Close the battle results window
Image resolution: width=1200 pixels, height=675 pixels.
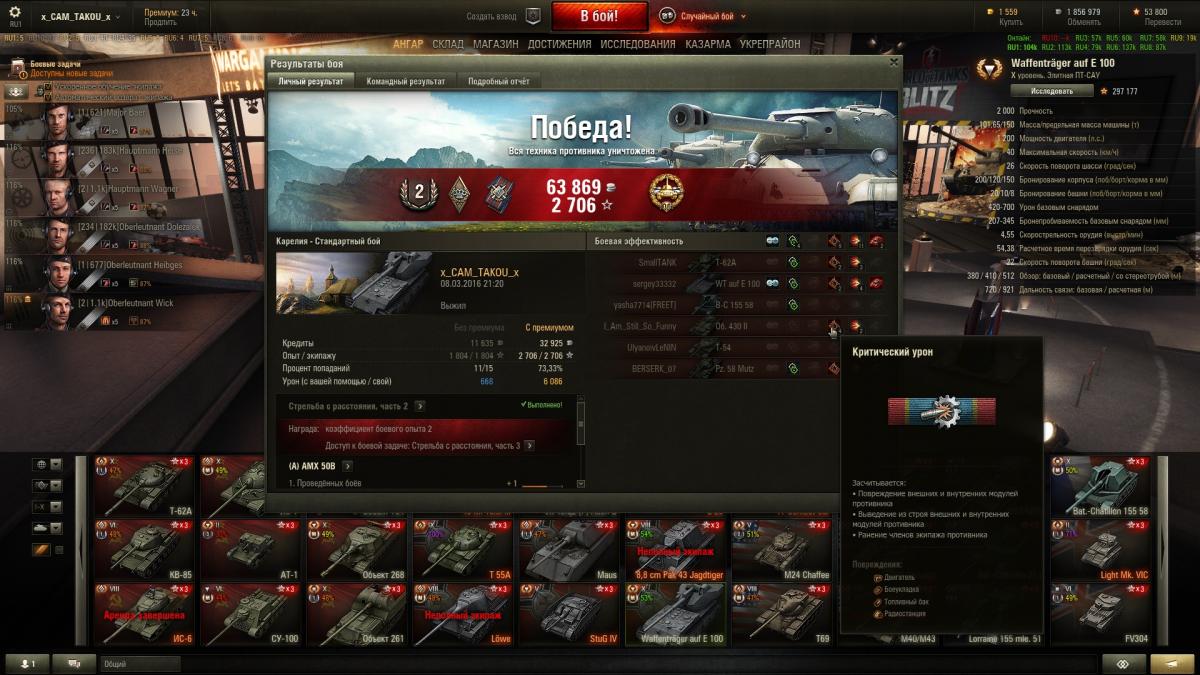pyautogui.click(x=894, y=62)
